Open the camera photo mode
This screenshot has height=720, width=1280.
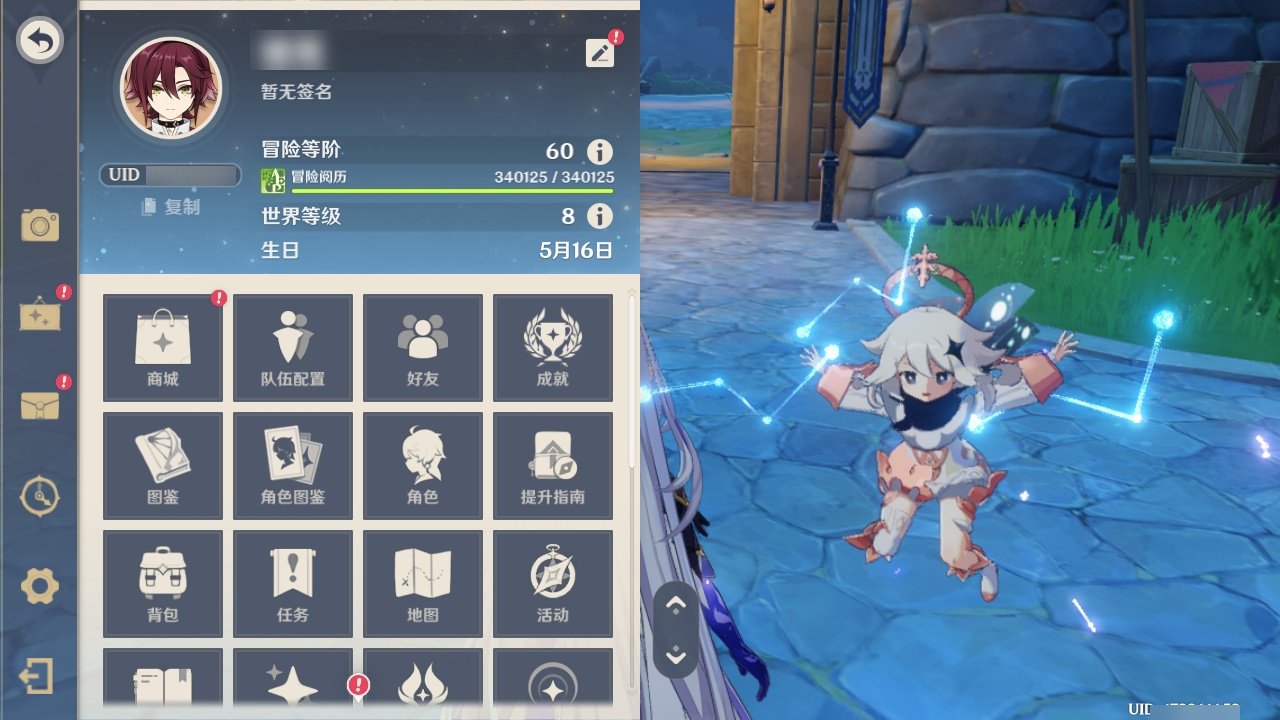coord(40,226)
